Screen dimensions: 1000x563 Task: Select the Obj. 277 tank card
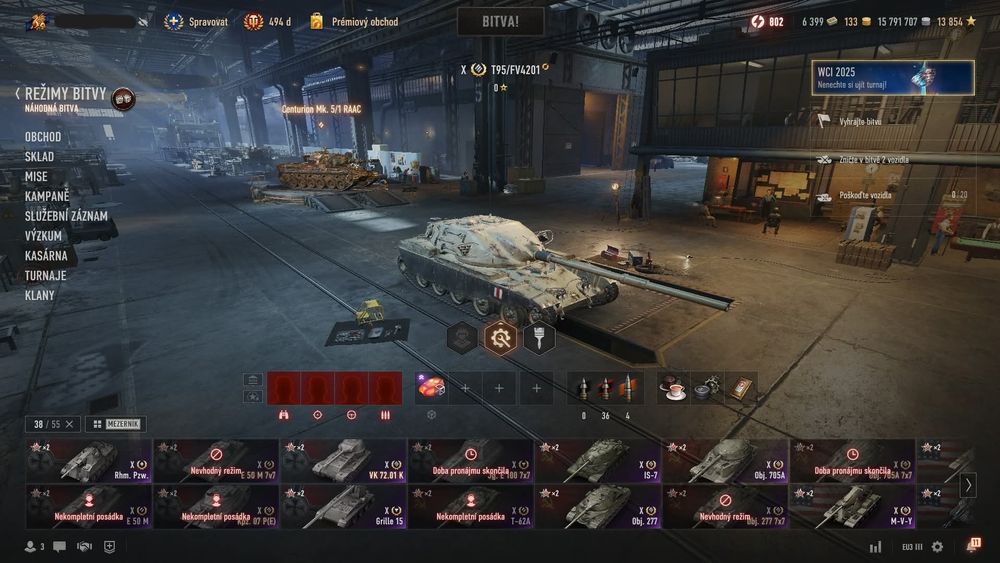click(x=598, y=507)
